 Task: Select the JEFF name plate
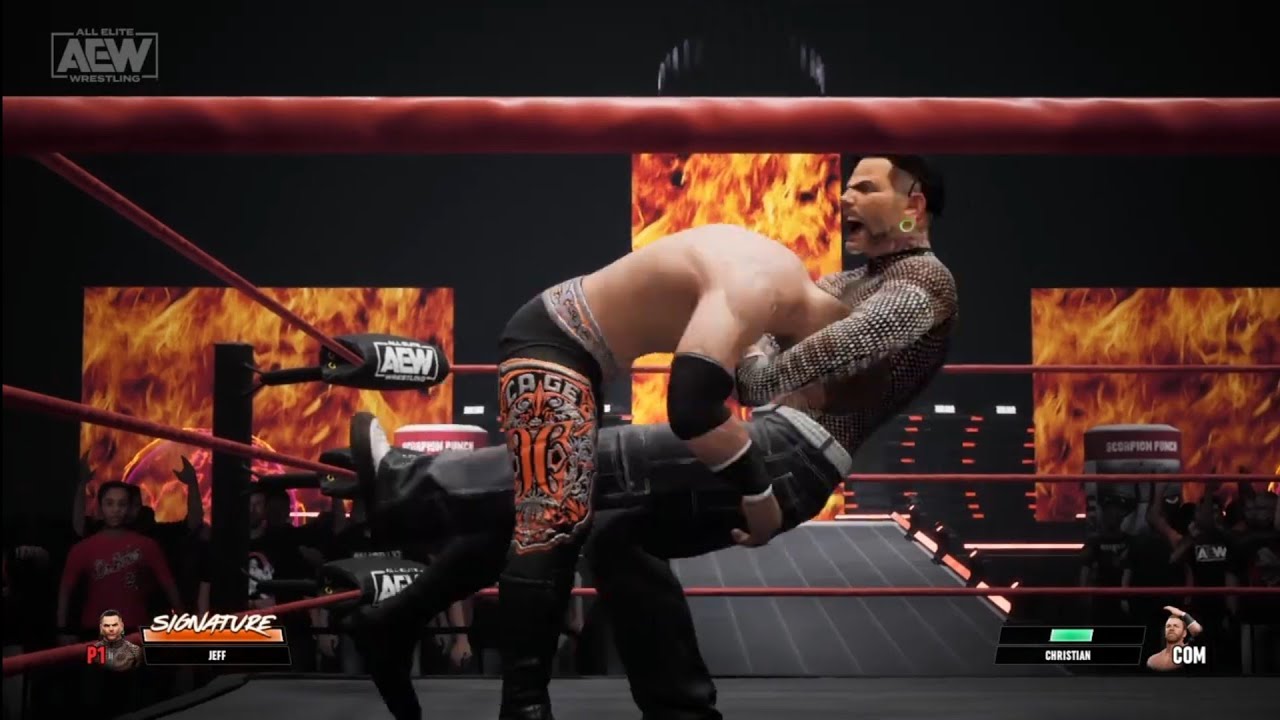point(217,656)
